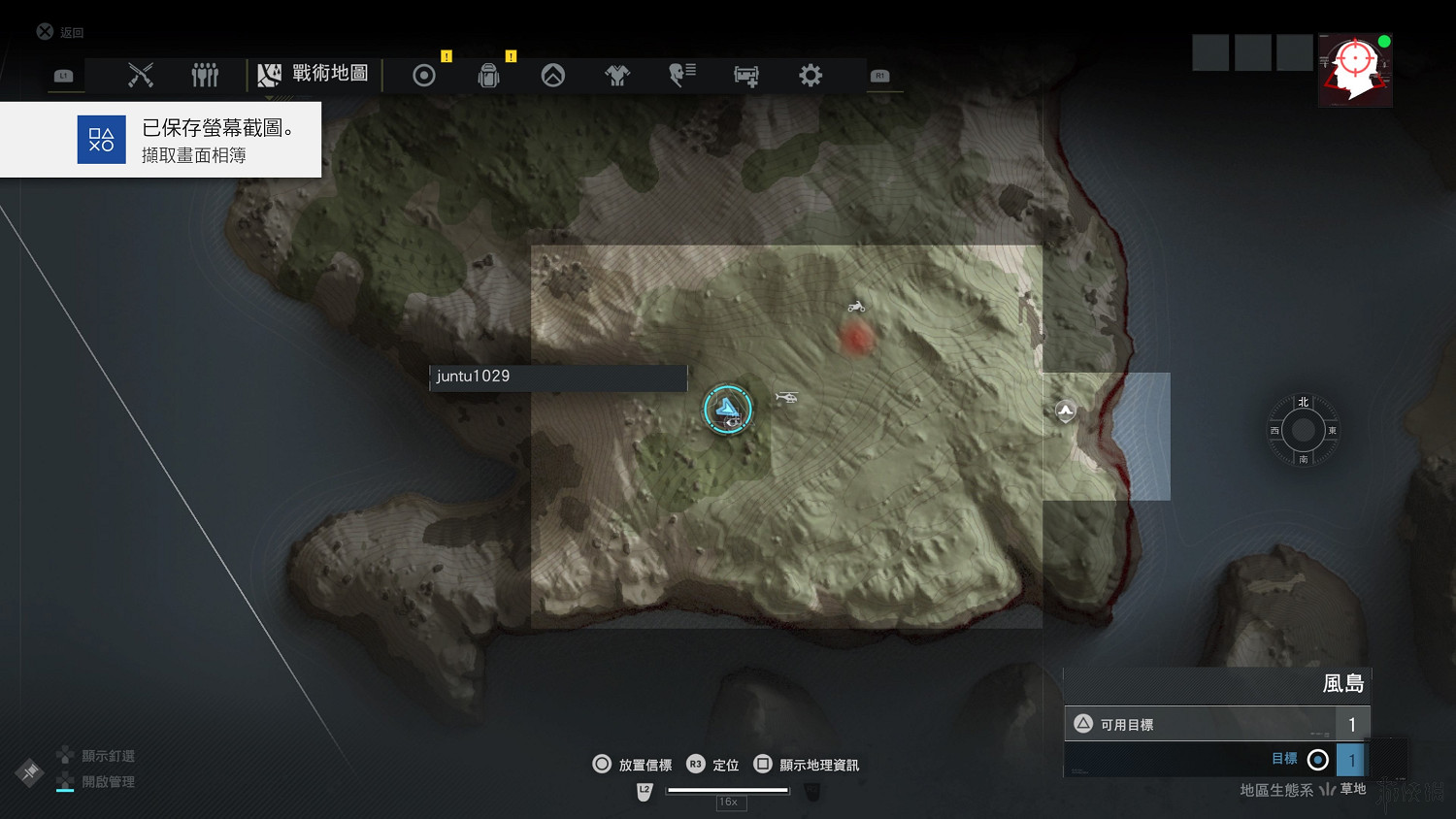The width and height of the screenshot is (1456, 819).
Task: Open the PlayStation screenshot saved notification
Action: tap(161, 140)
